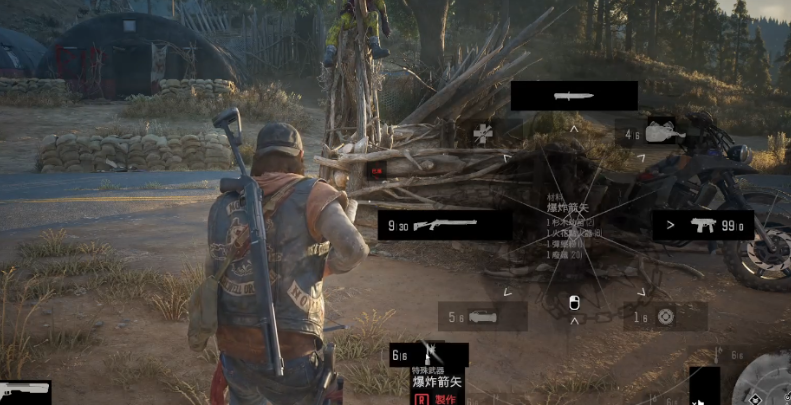Choose the round proximity mine slot
791x405 pixels.
665,317
